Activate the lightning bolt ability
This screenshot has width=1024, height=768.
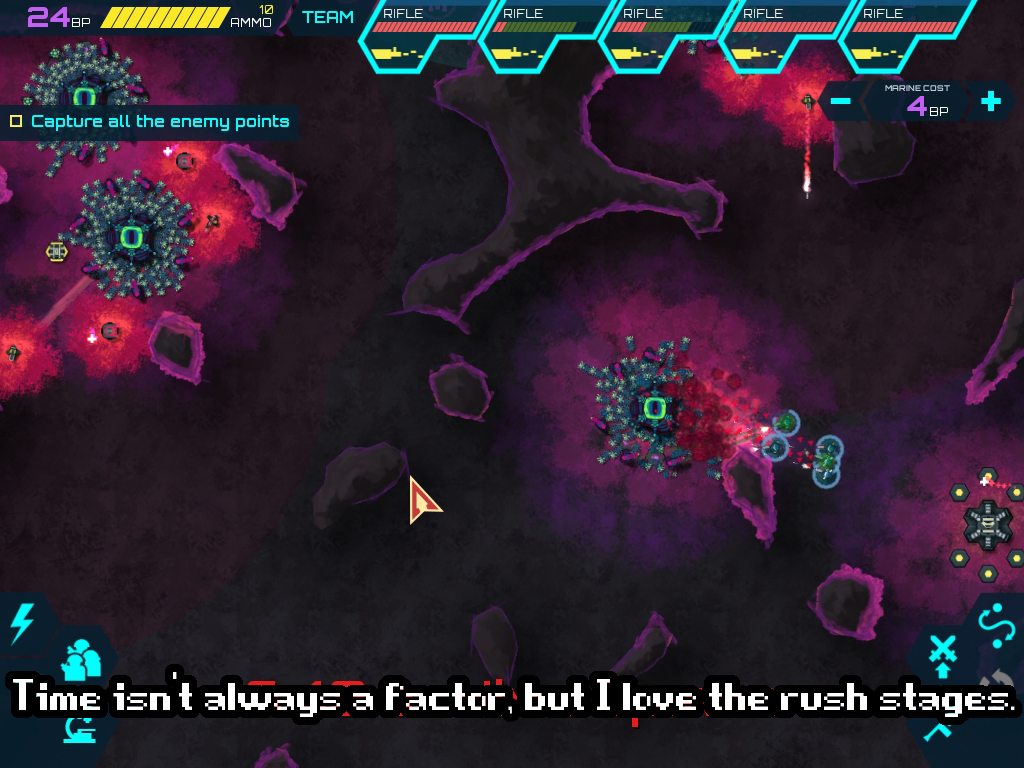(x=20, y=624)
